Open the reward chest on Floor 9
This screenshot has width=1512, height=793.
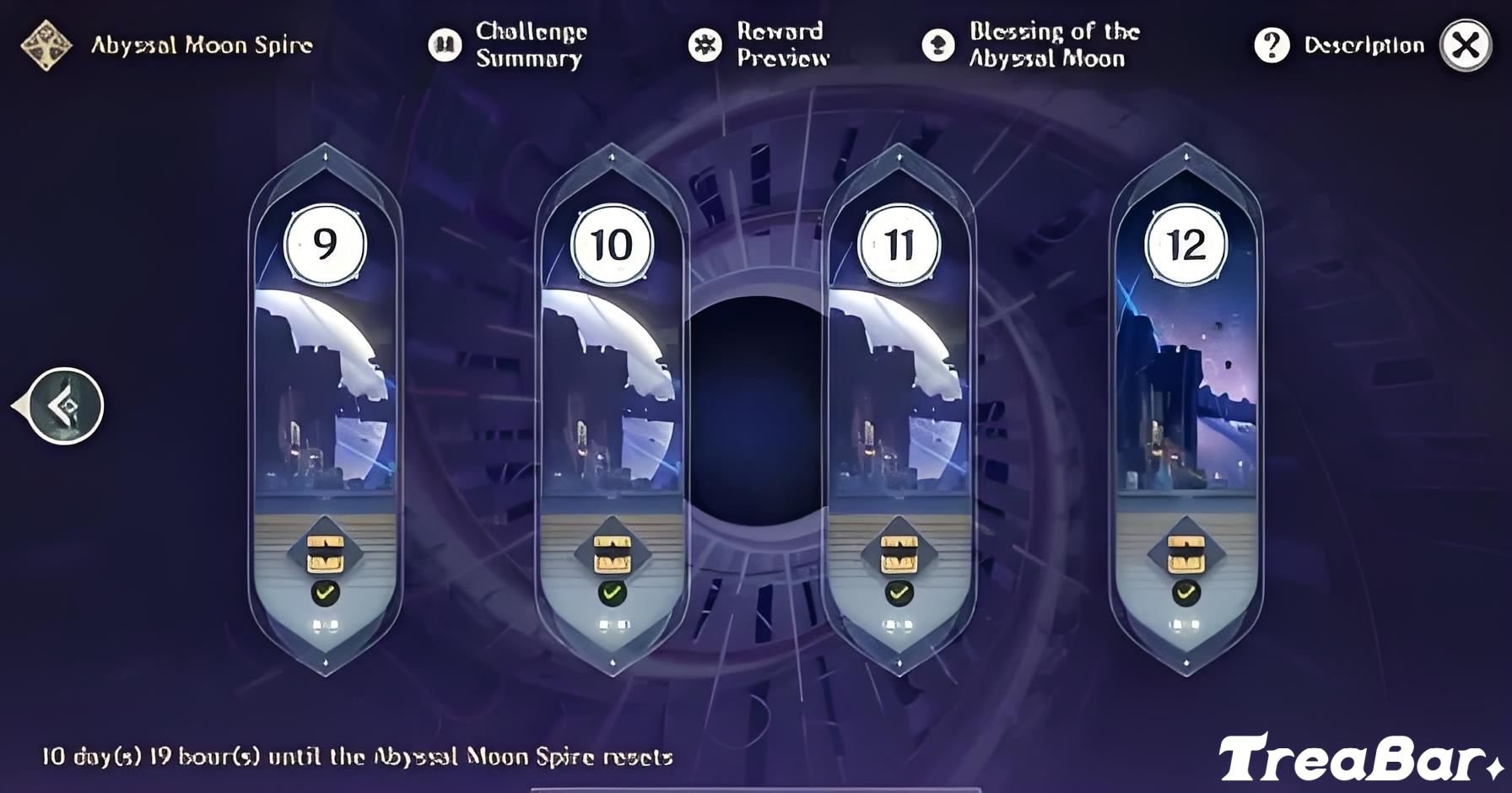click(325, 553)
